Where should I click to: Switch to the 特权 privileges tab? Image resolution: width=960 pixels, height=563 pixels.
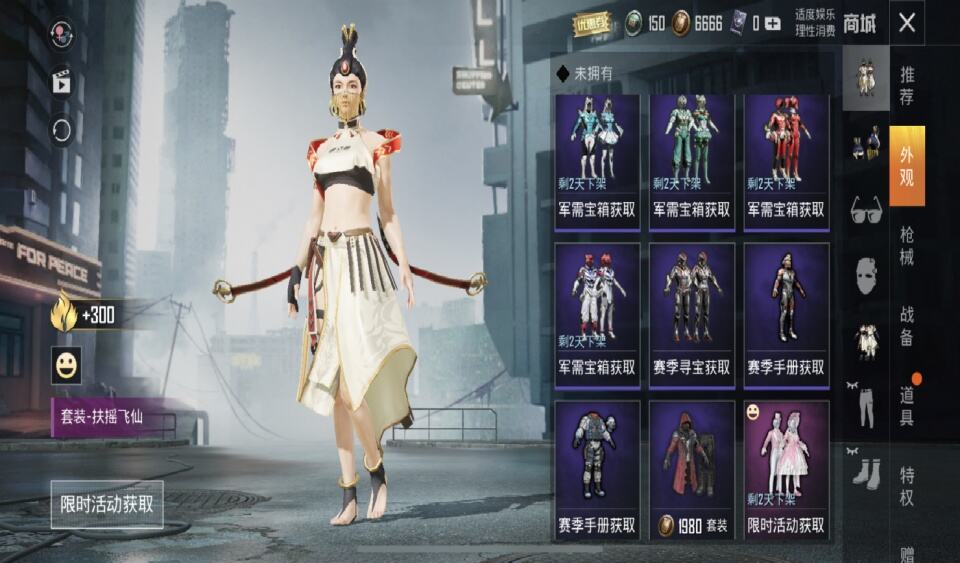pyautogui.click(x=906, y=485)
